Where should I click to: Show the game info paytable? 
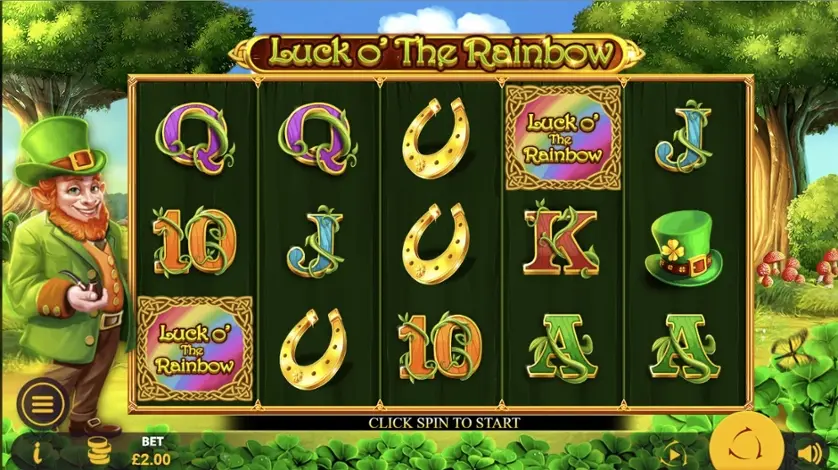(x=37, y=451)
